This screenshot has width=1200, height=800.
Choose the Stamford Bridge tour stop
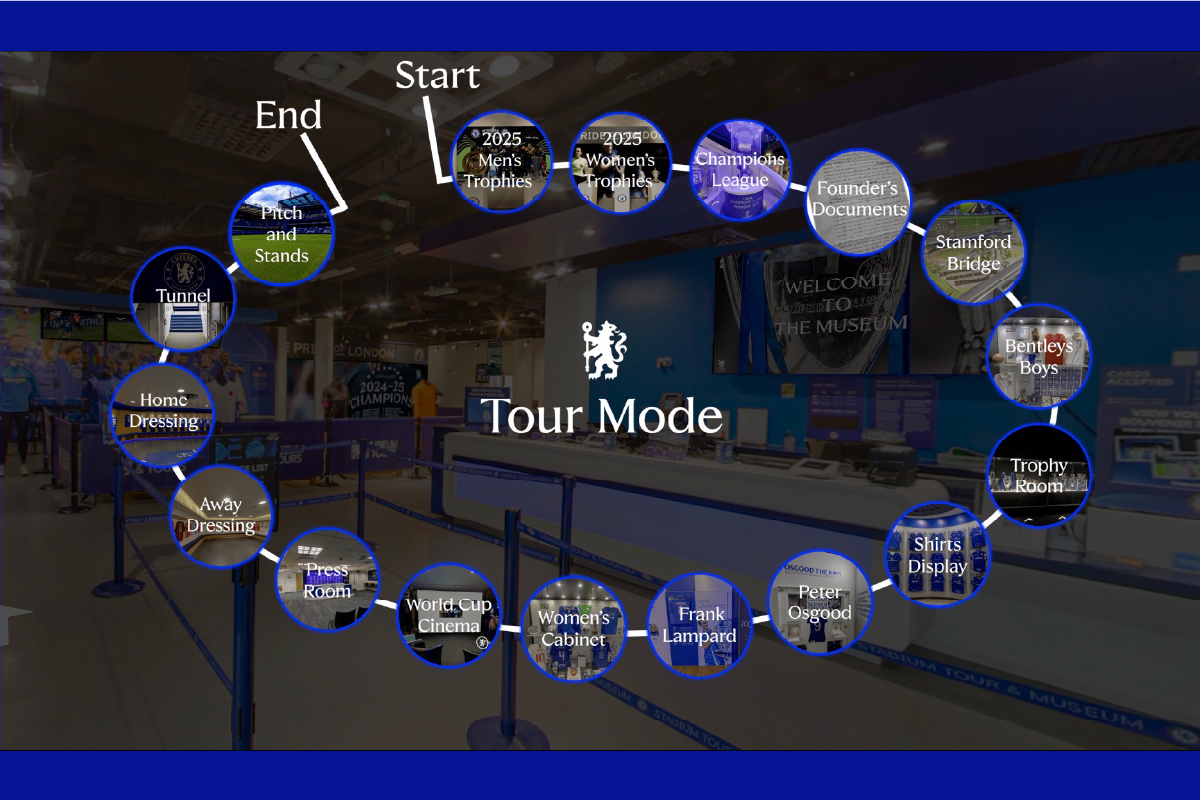click(x=972, y=252)
